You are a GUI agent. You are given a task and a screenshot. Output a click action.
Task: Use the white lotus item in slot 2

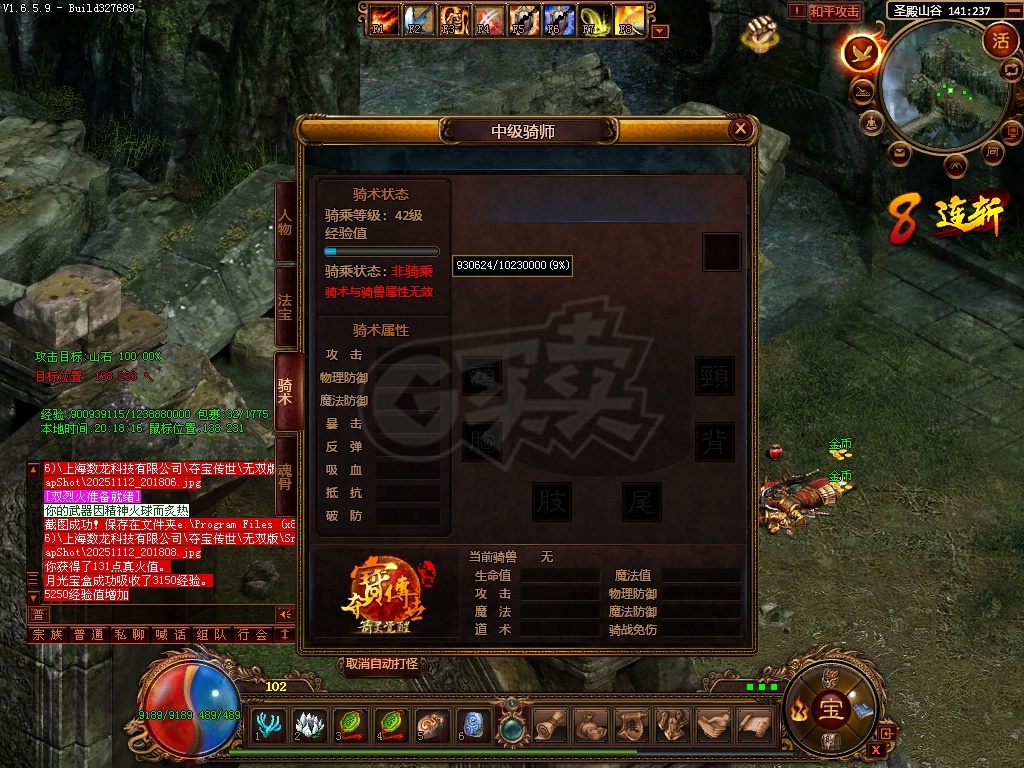310,723
